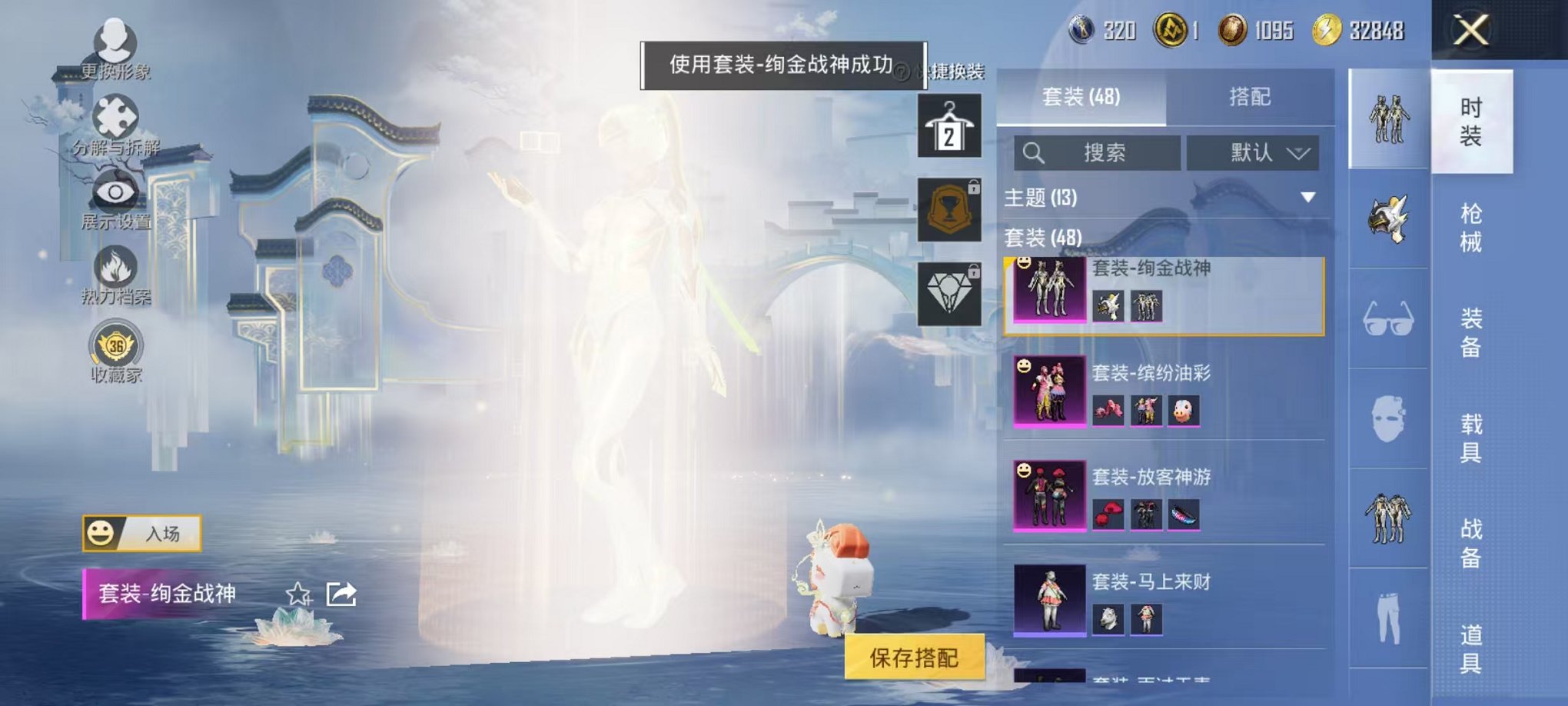The image size is (1568, 706).
Task: Select the 分解与拆解 decompose icon
Action: [114, 115]
